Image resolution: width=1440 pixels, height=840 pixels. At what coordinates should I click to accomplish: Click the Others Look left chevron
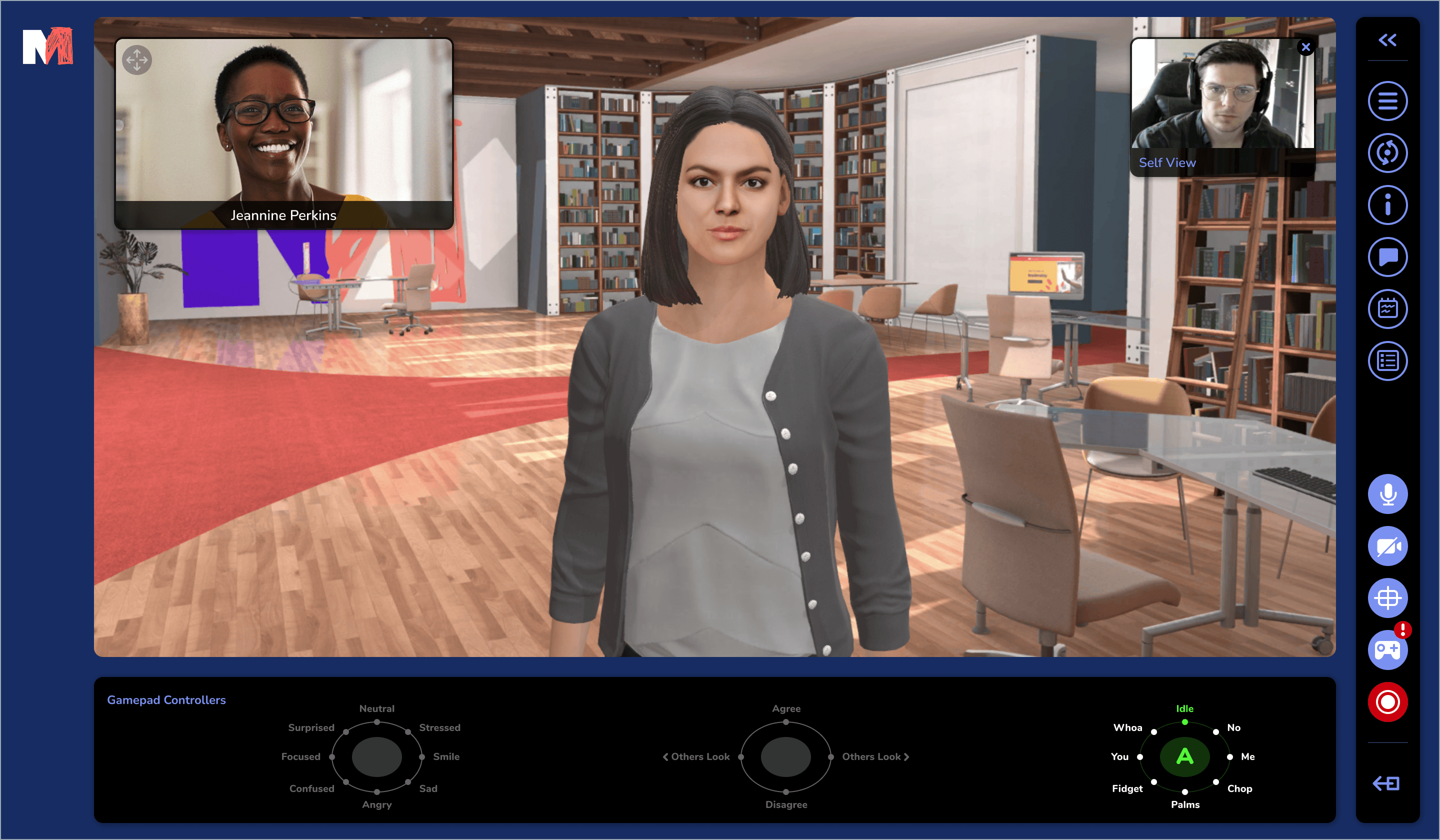666,756
